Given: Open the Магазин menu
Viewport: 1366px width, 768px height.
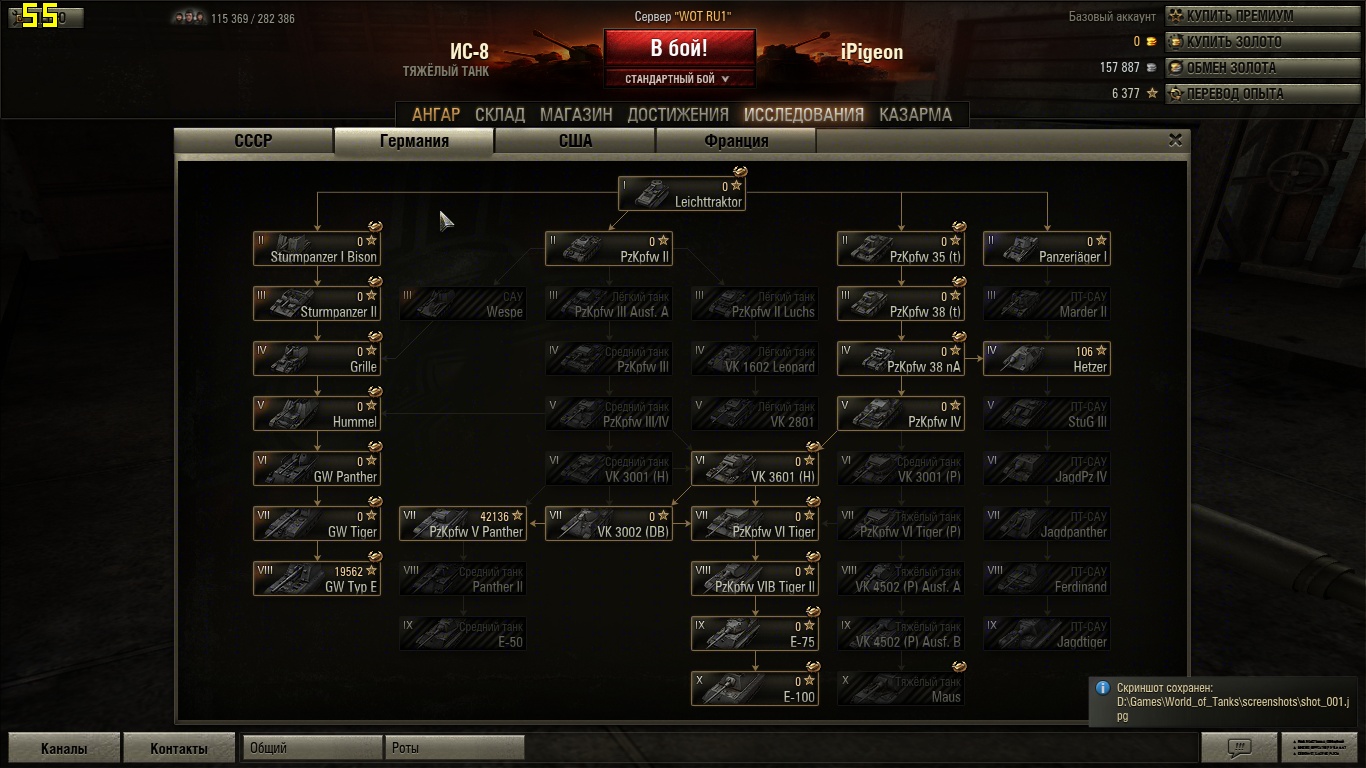Looking at the screenshot, I should 576,114.
